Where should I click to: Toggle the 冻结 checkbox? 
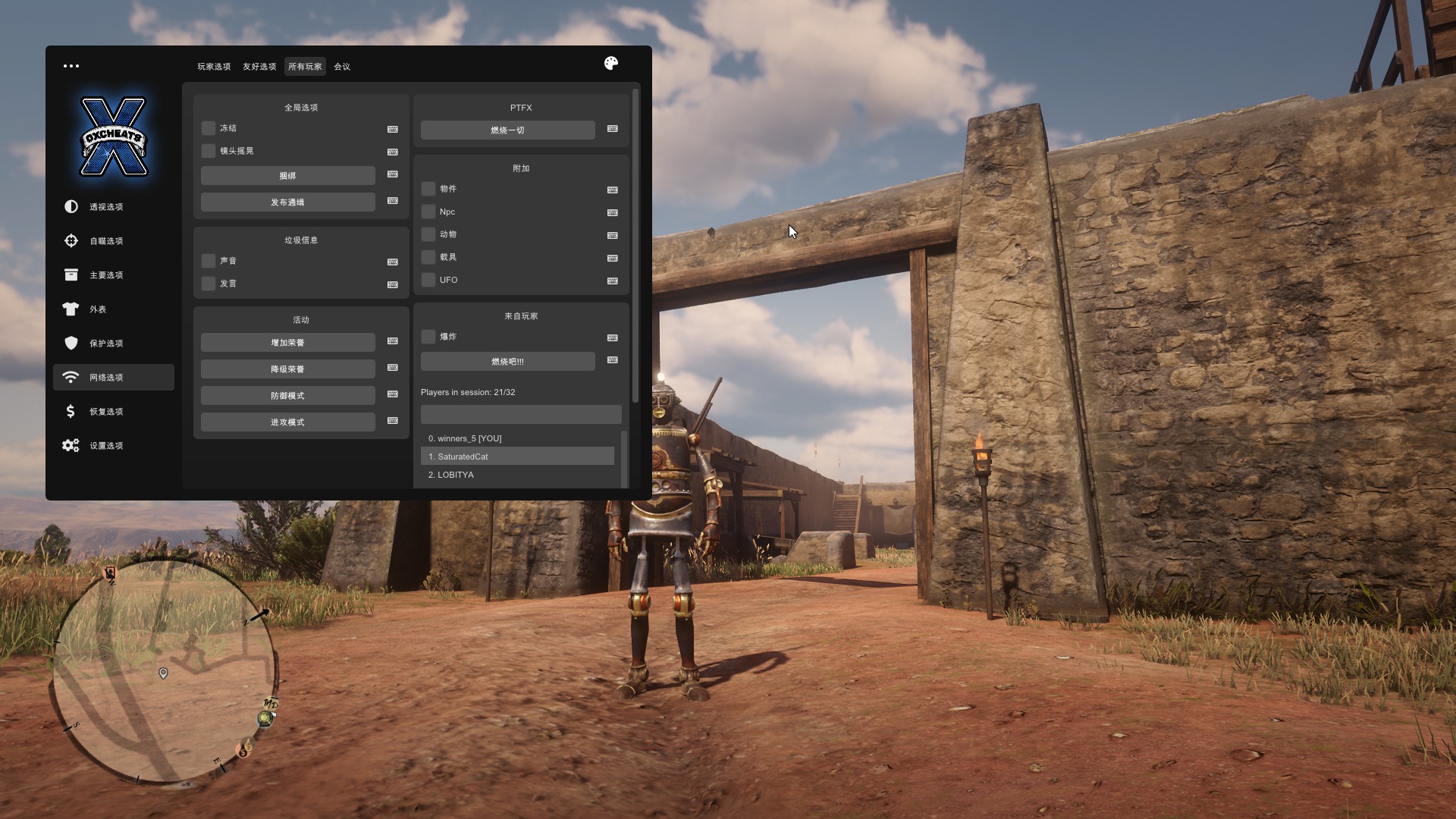coord(209,128)
